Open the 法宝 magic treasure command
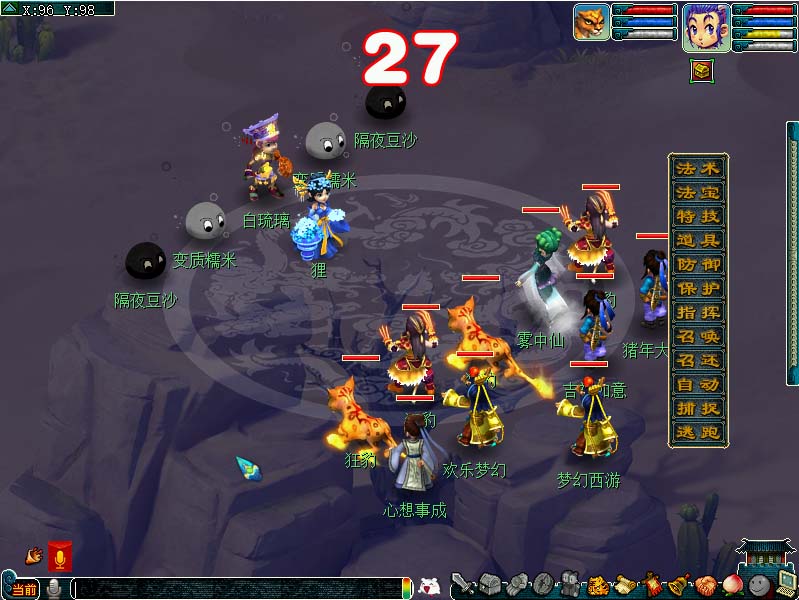 coord(697,192)
